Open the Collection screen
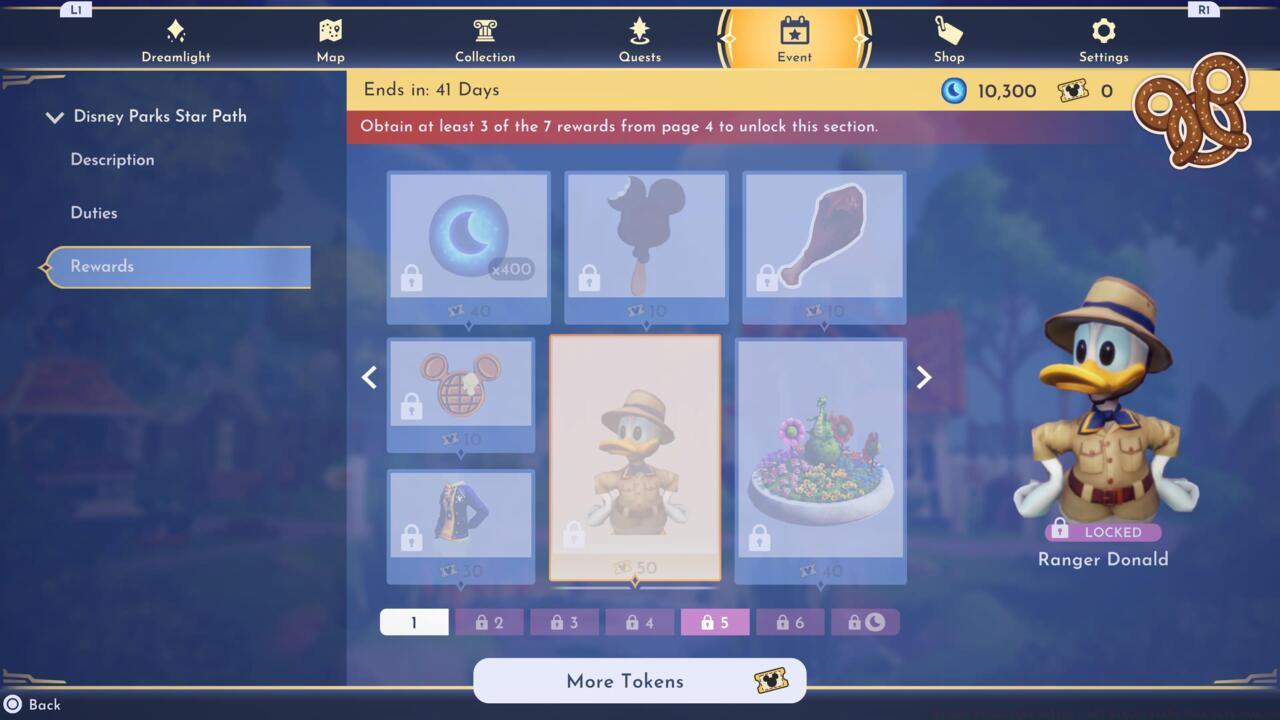Image resolution: width=1280 pixels, height=720 pixels. pyautogui.click(x=485, y=38)
